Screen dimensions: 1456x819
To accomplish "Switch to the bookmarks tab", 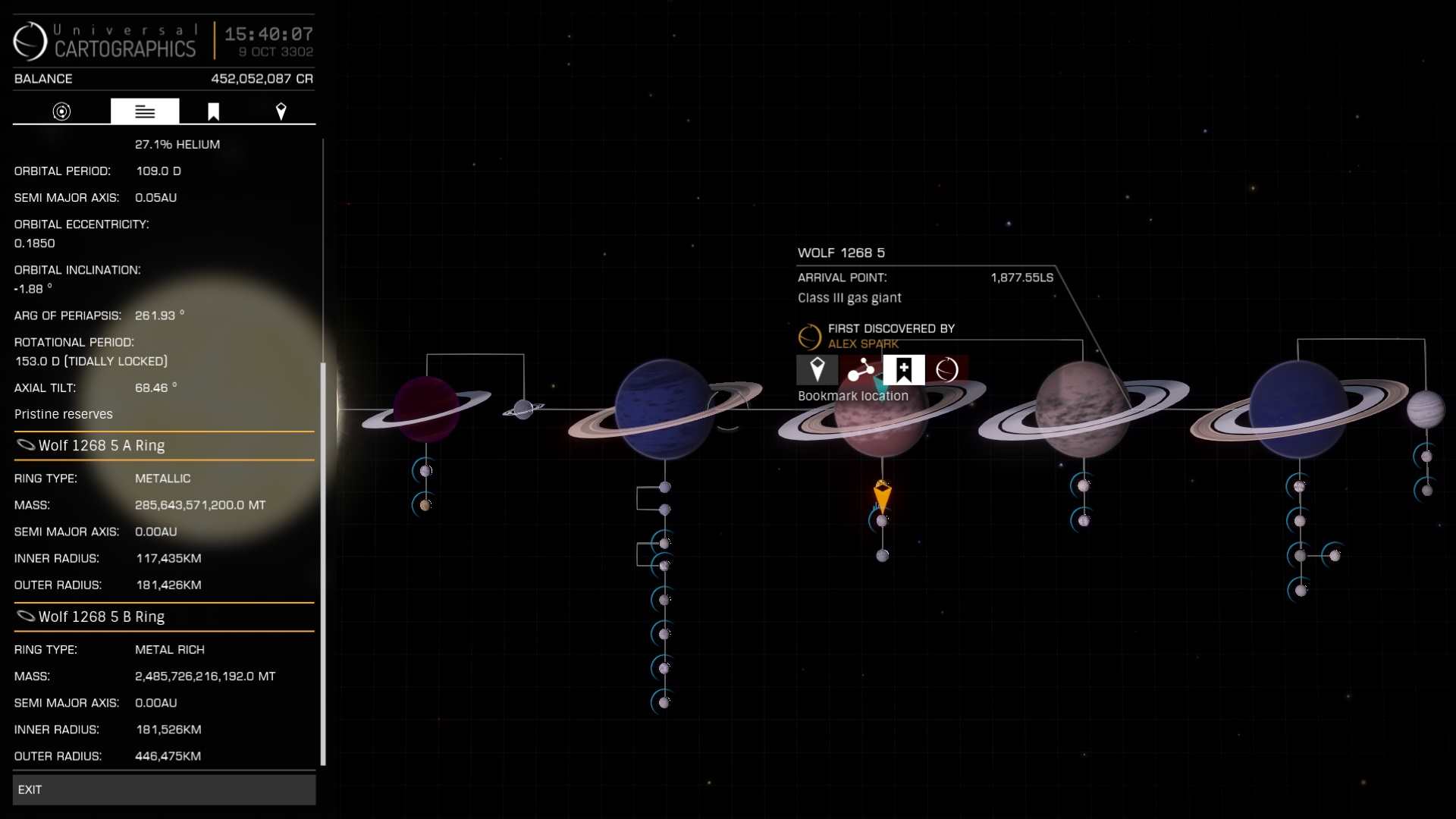I will point(213,111).
